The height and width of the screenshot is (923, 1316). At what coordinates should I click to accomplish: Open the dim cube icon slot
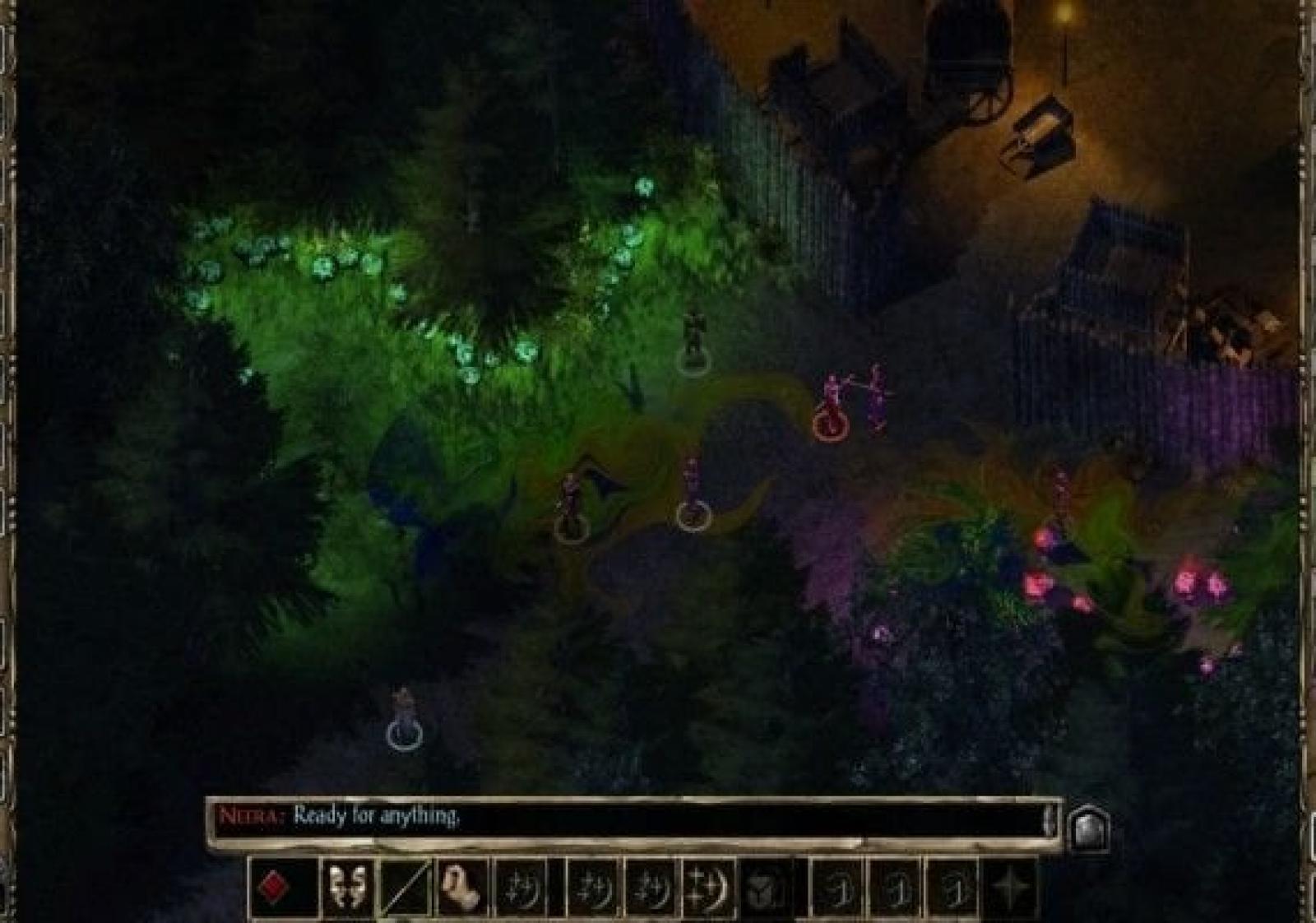tap(767, 888)
